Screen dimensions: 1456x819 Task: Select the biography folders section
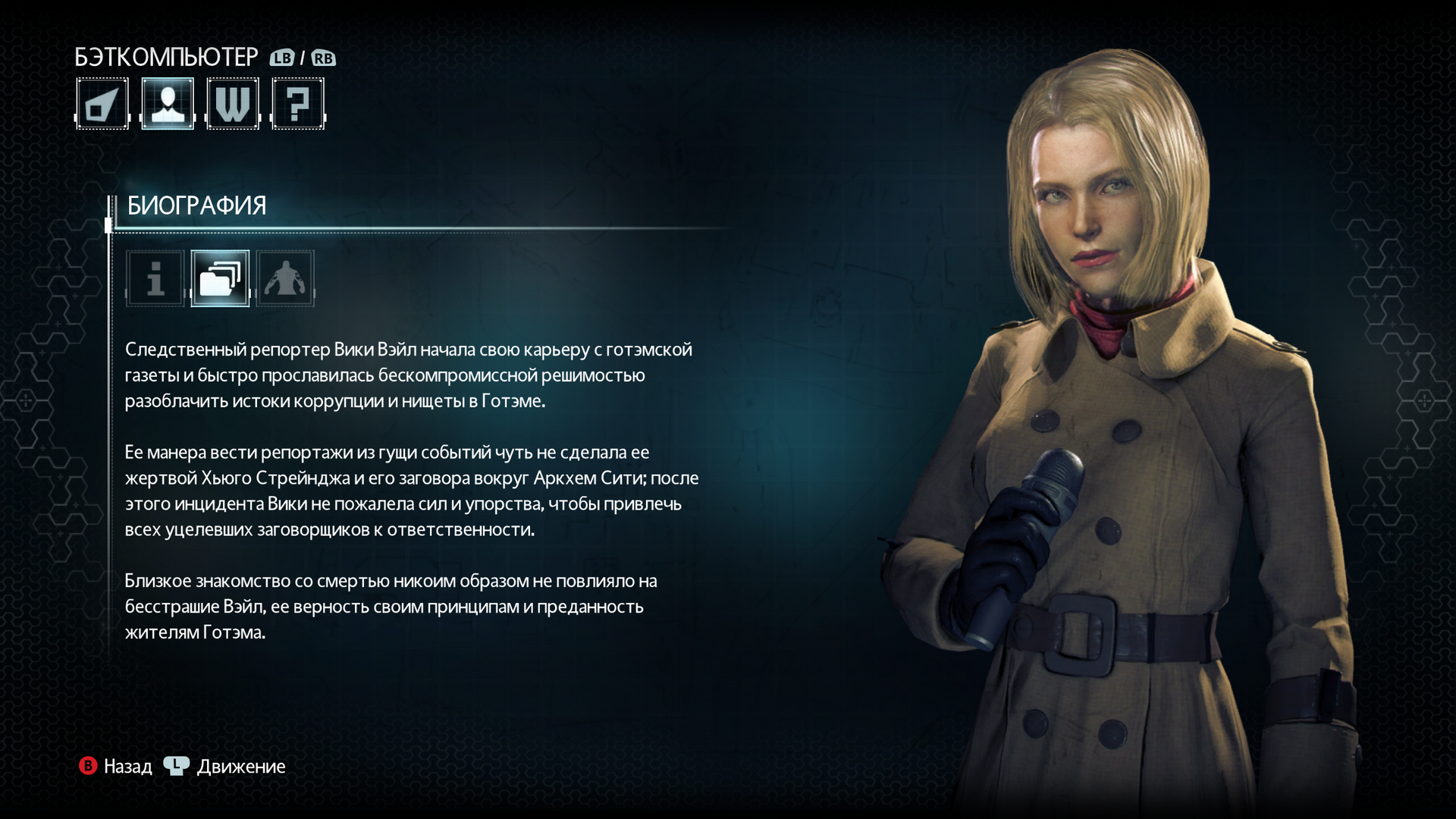220,278
